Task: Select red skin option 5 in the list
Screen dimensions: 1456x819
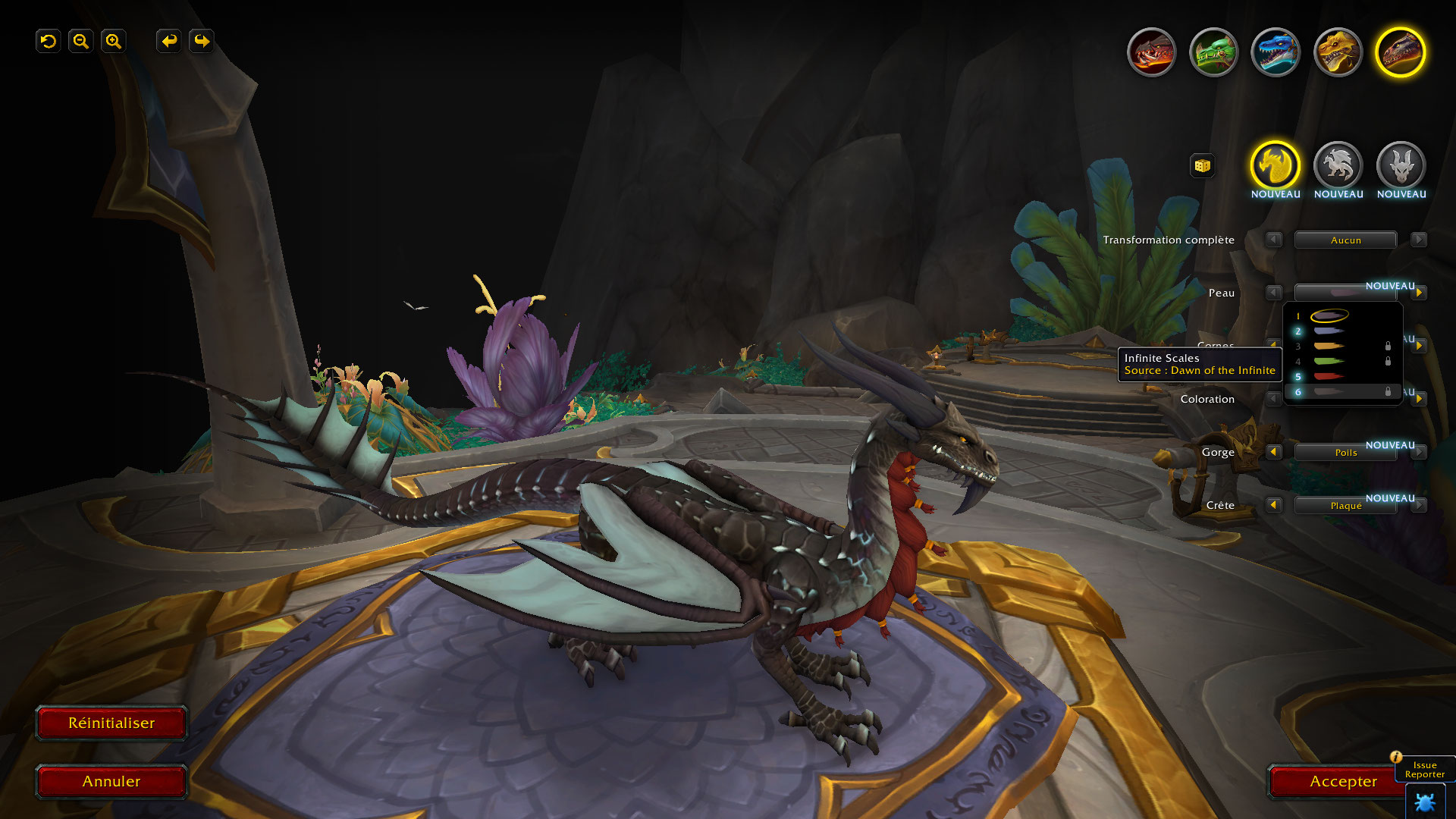Action: [1329, 377]
